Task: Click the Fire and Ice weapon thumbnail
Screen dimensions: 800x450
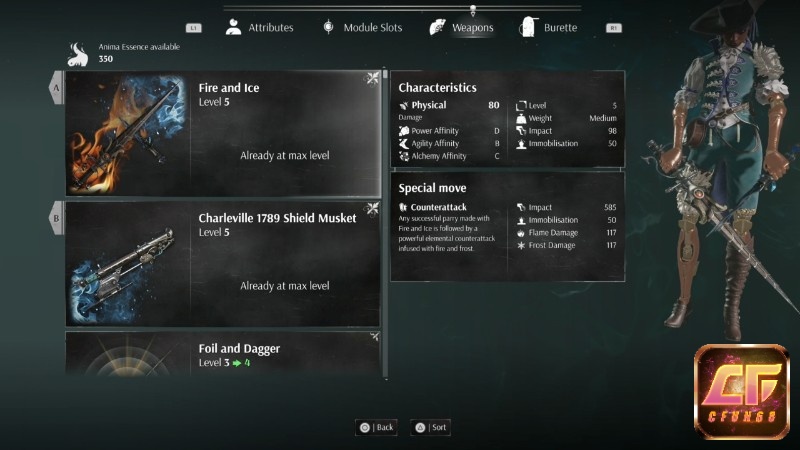Action: coord(127,133)
